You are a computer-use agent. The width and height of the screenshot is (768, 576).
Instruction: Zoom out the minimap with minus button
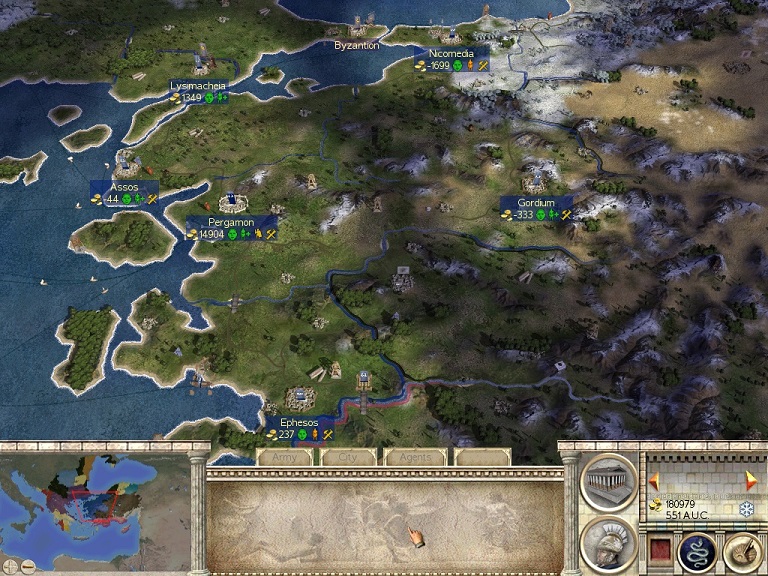click(x=27, y=568)
